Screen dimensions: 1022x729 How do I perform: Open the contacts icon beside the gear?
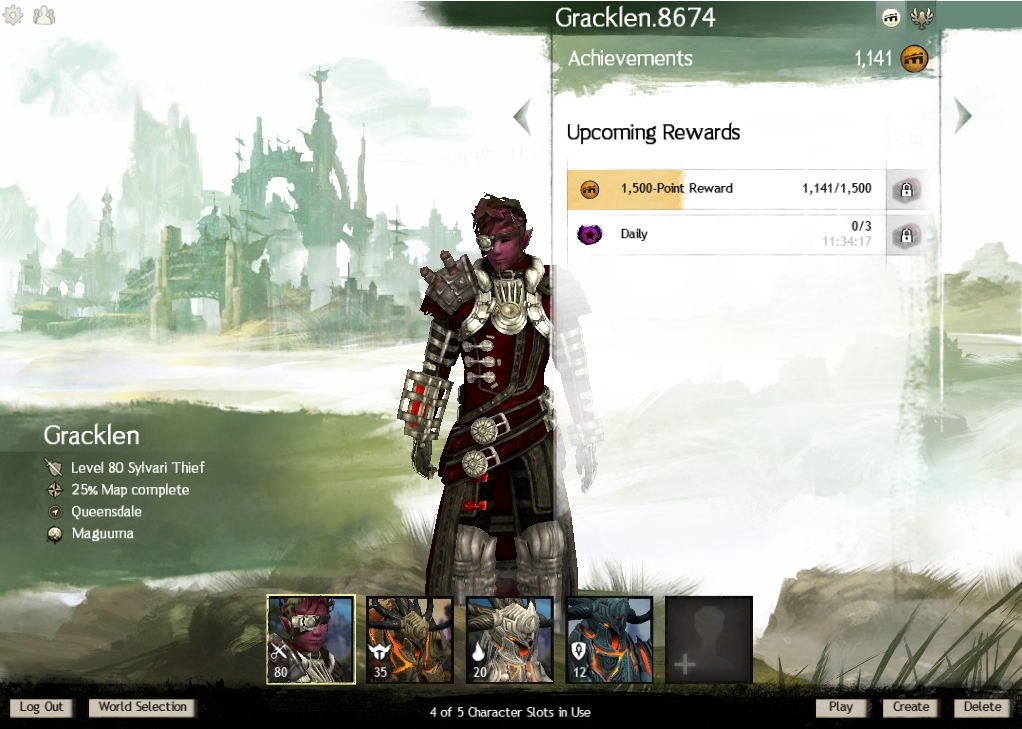[44, 16]
